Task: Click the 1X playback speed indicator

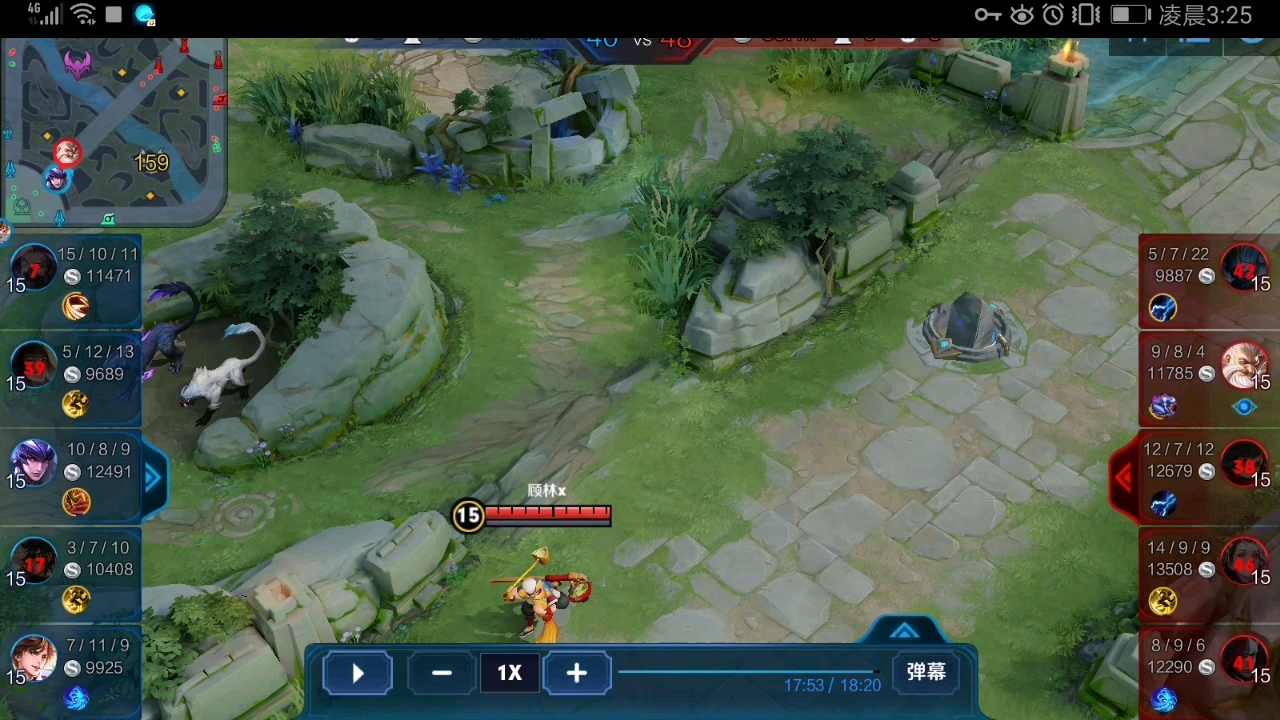Action: (x=509, y=673)
